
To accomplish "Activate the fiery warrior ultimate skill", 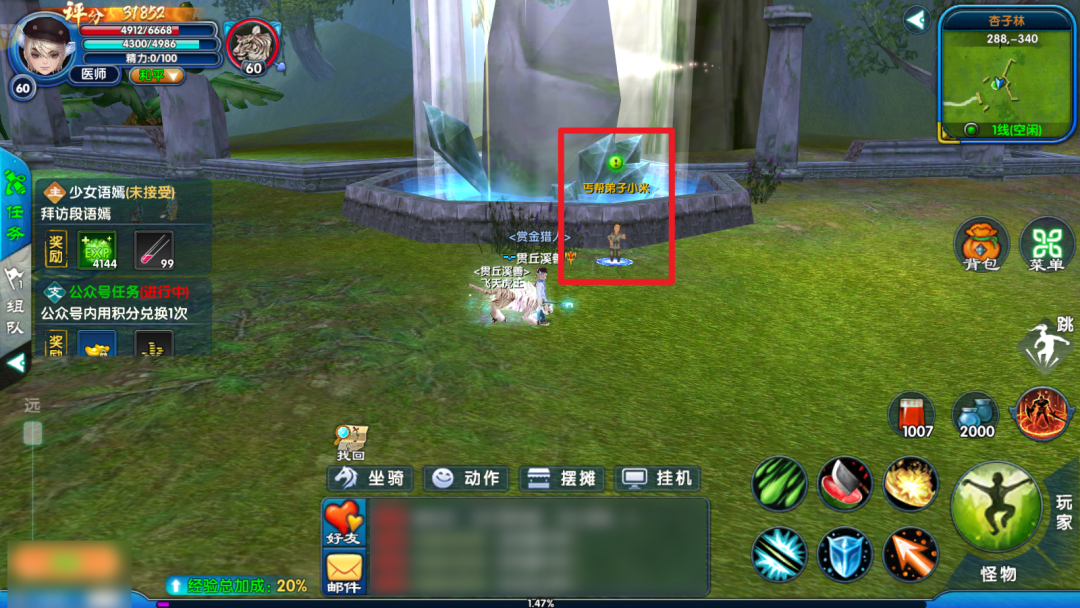I will (x=1042, y=413).
